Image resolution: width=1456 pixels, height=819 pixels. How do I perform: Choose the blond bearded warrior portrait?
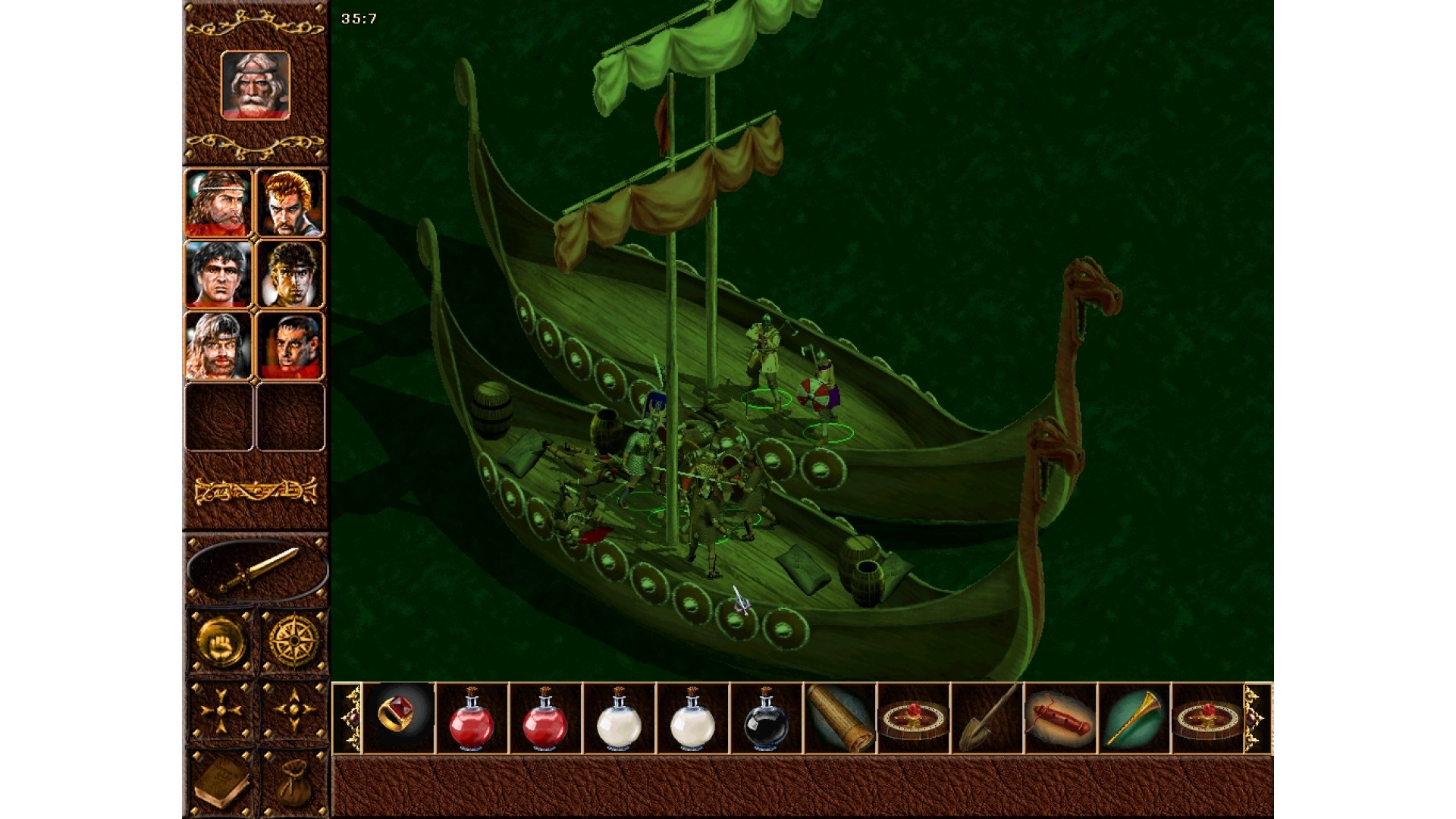click(218, 346)
